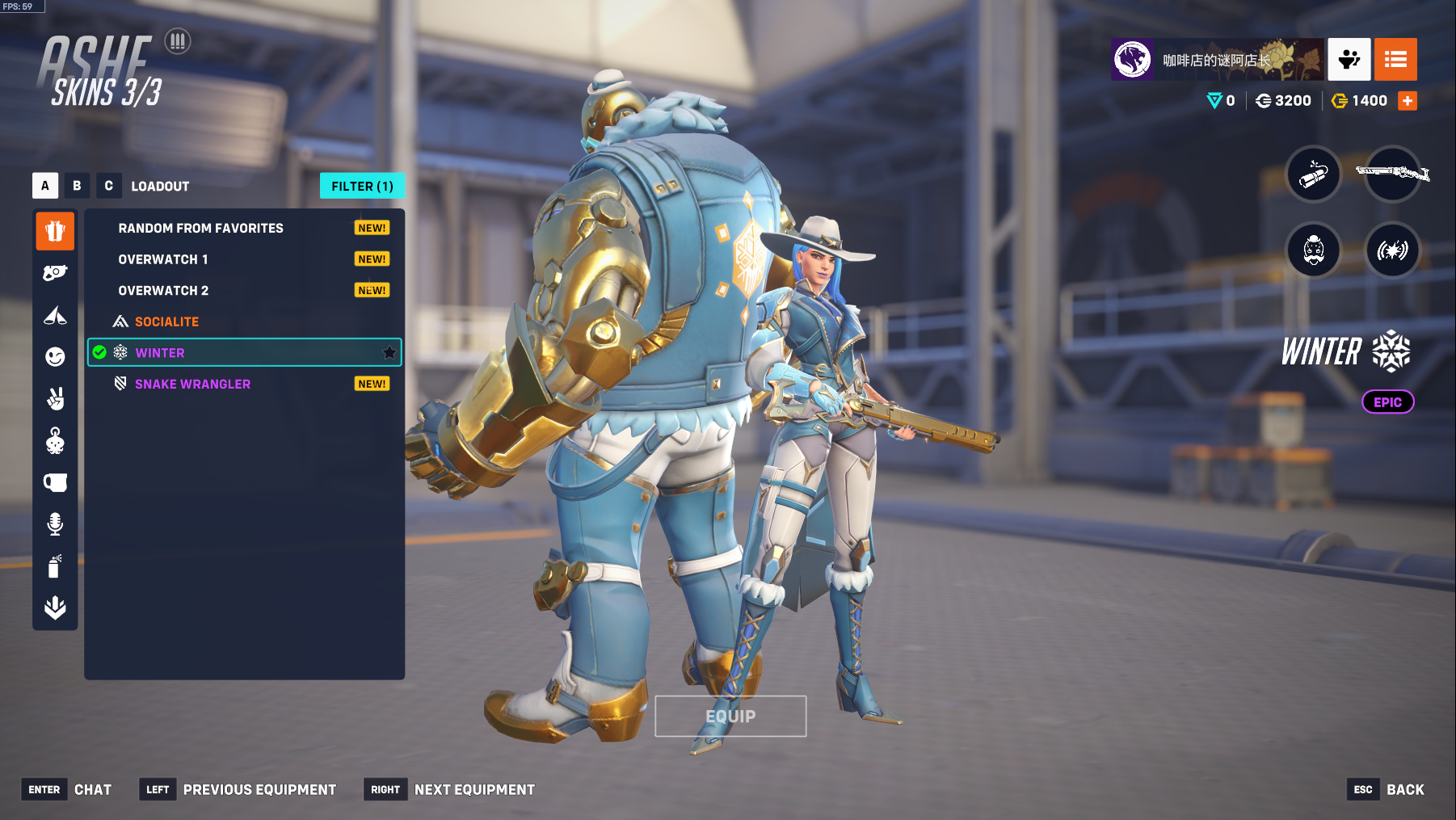
Task: Preview the dynamite ability icon
Action: tap(1314, 174)
